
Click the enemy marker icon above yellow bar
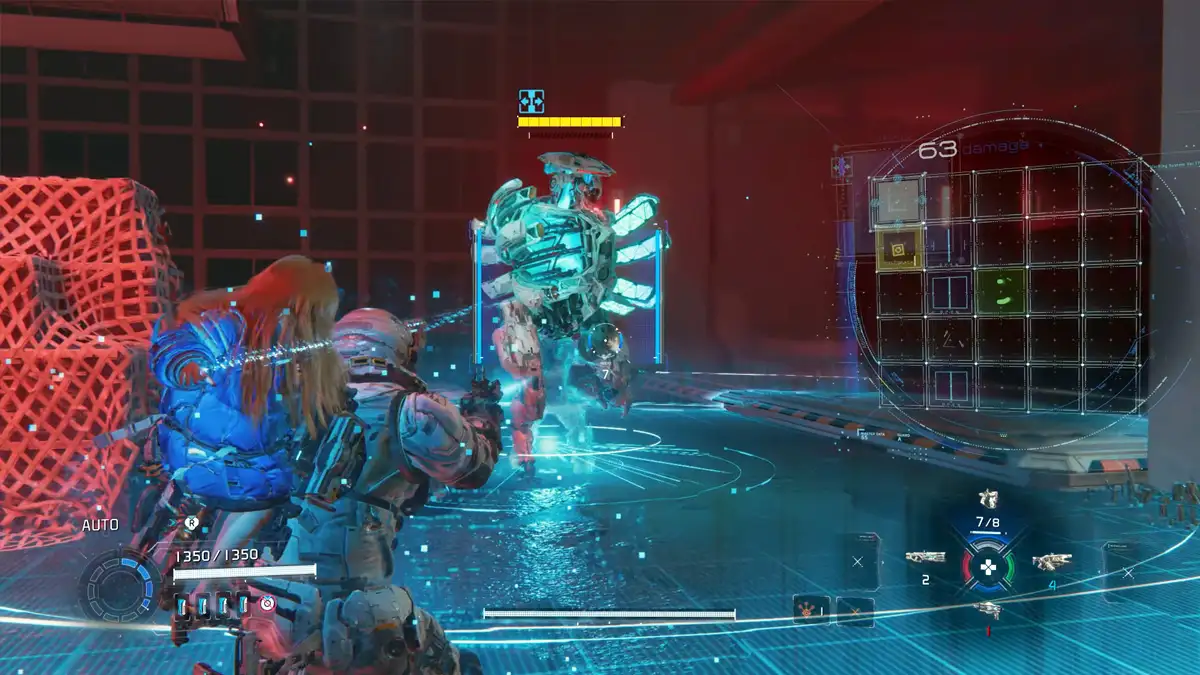[x=531, y=101]
